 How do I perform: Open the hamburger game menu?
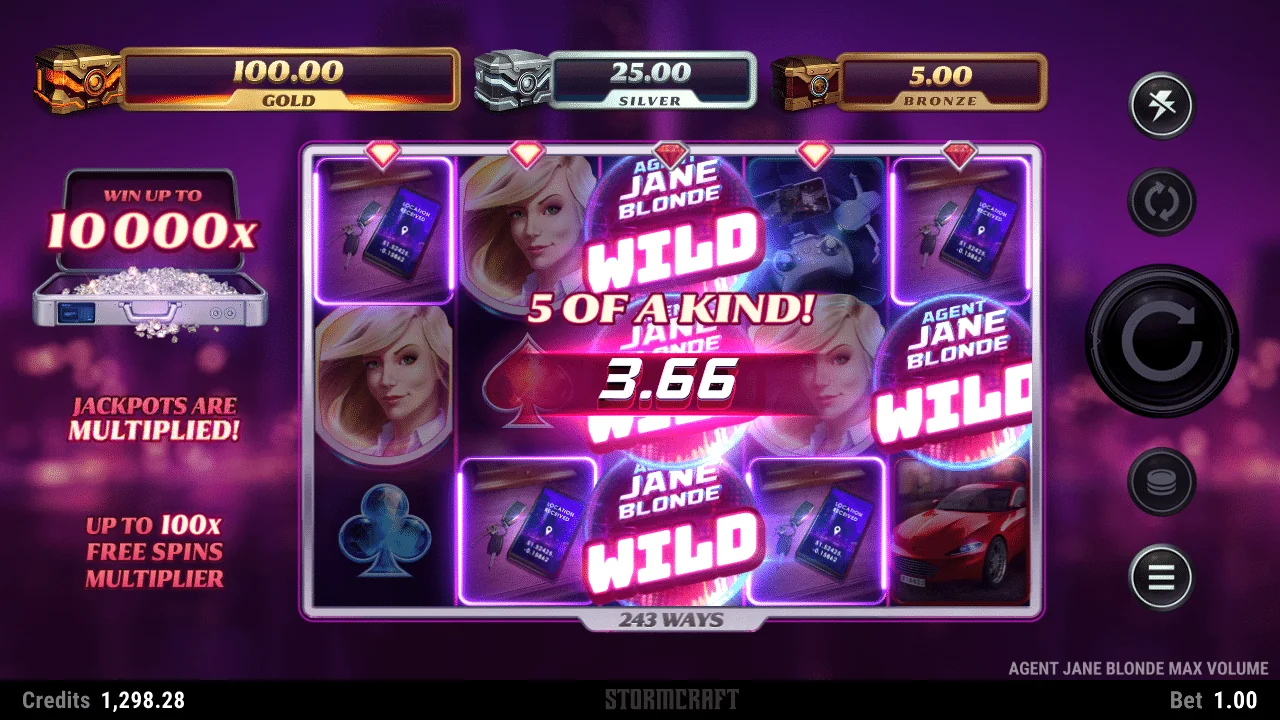(1161, 577)
